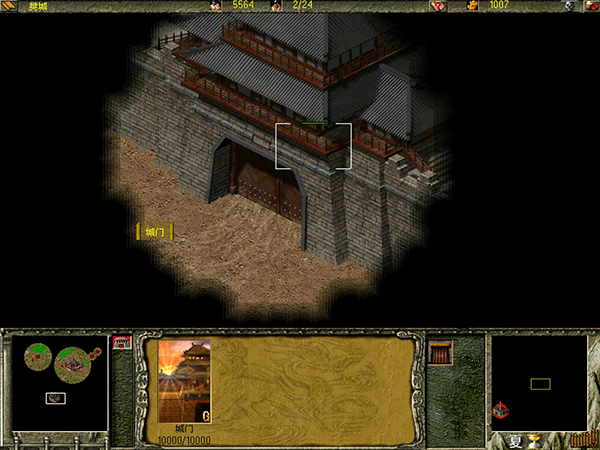Click the gate command icon
600x450 pixels.
440,352
